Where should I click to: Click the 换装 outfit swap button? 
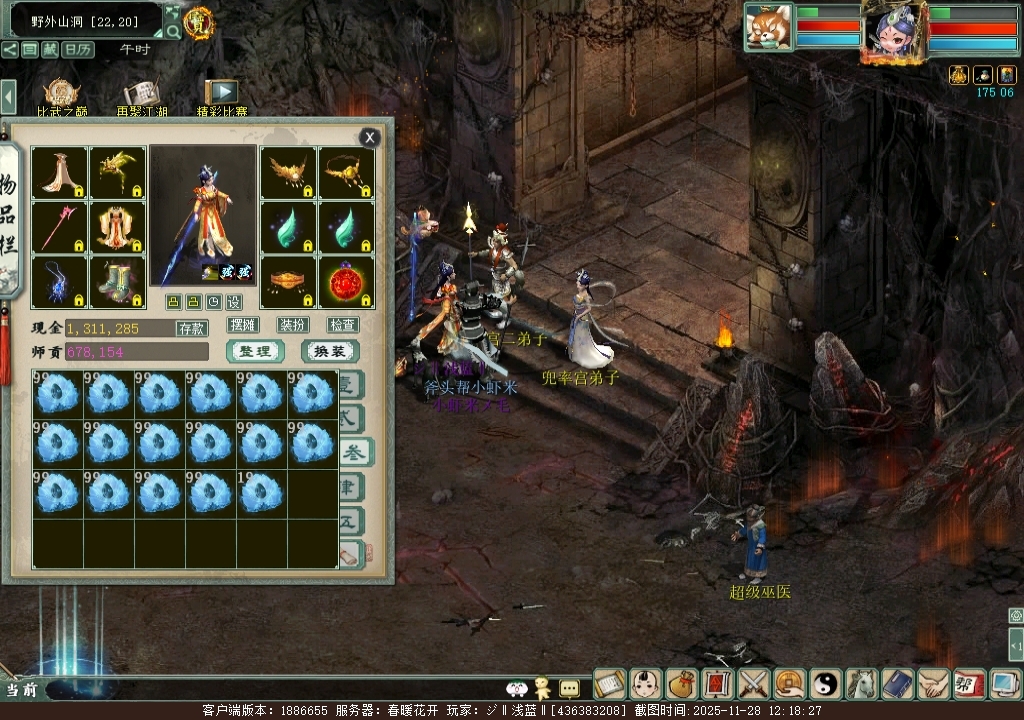tap(330, 351)
